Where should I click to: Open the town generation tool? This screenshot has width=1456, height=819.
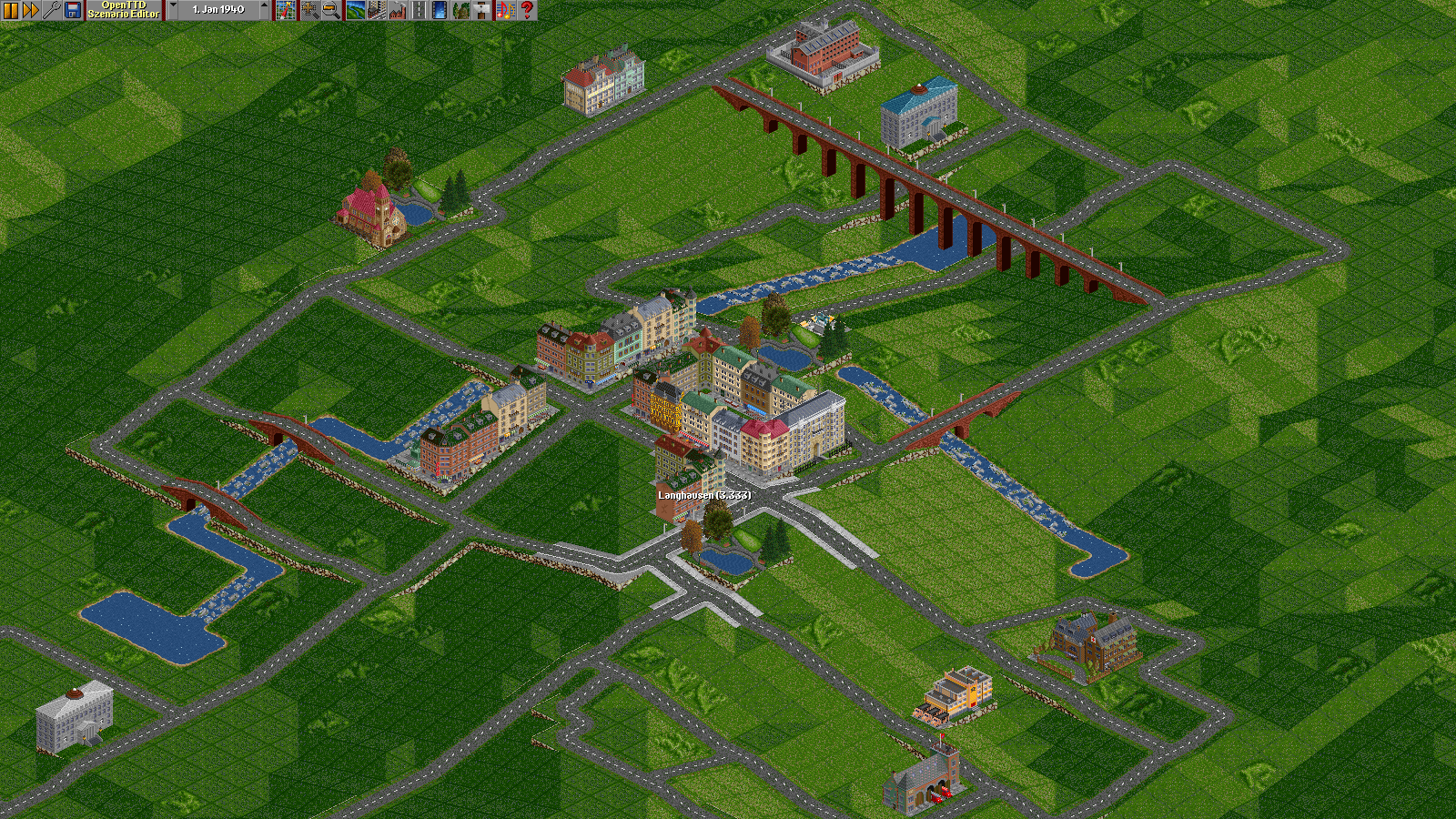pyautogui.click(x=376, y=10)
